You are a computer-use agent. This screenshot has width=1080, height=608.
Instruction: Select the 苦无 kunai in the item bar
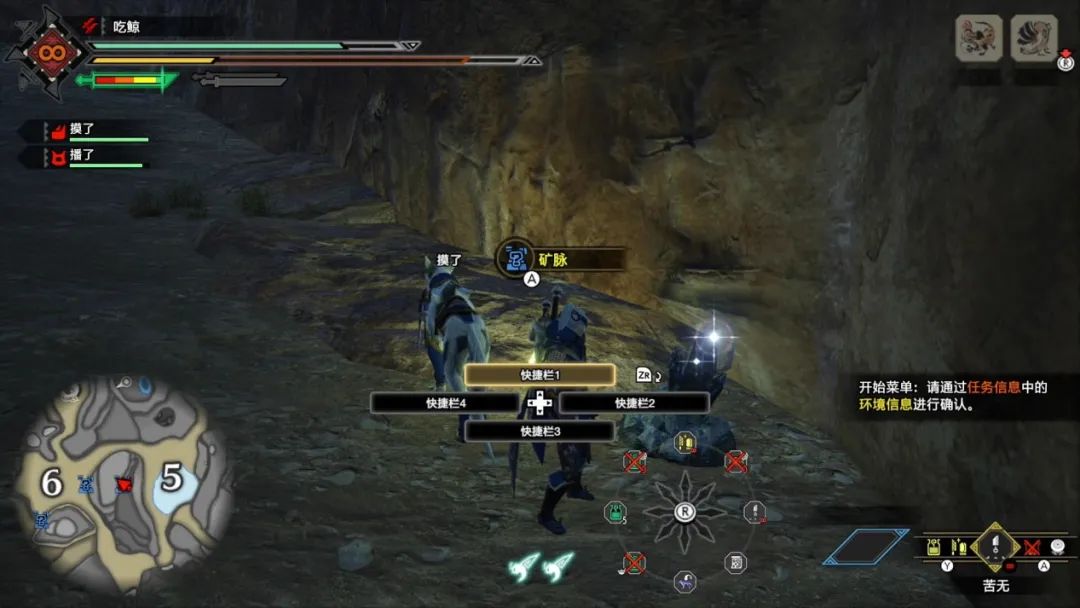click(995, 547)
